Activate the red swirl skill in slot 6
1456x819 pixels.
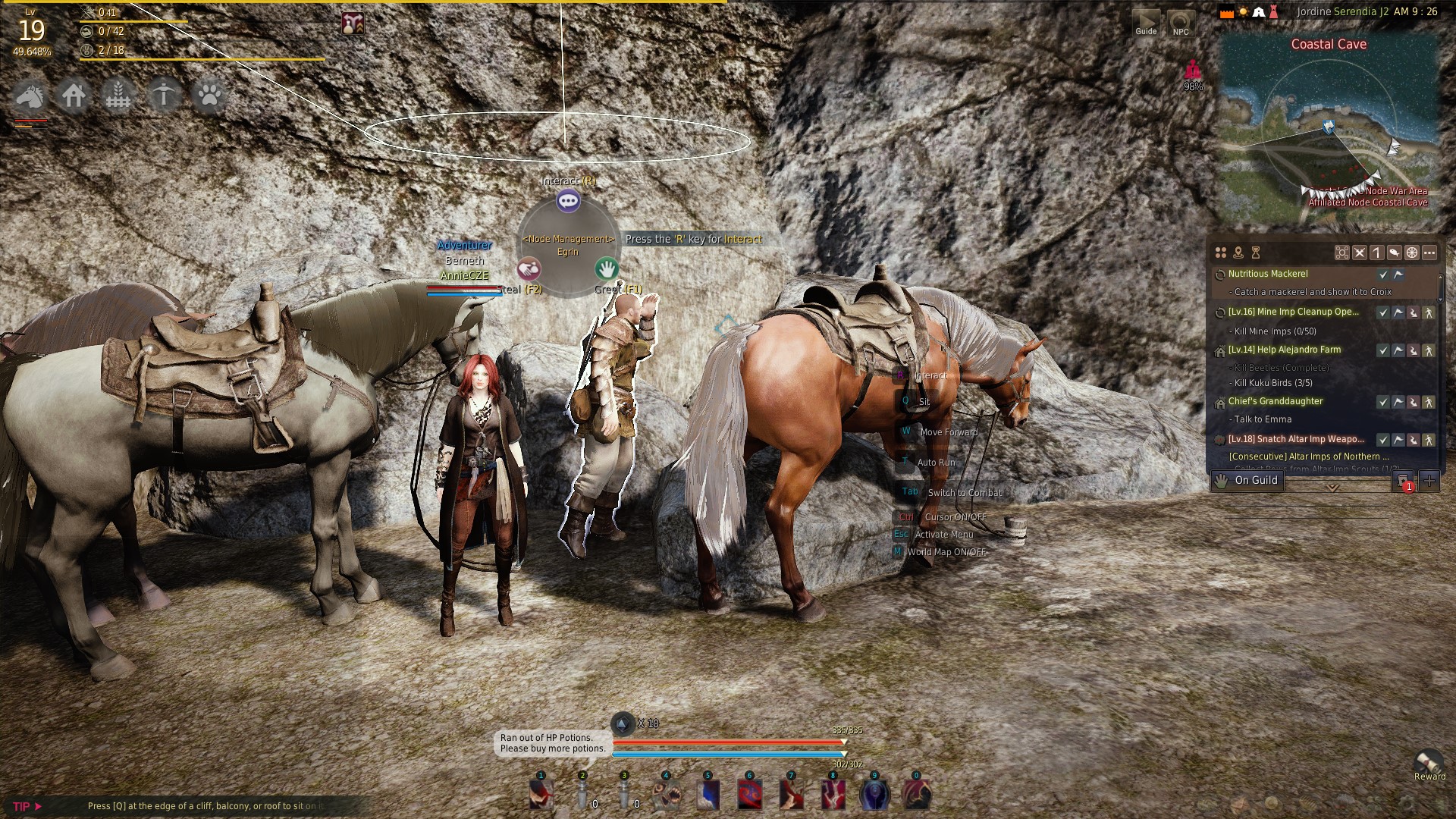[750, 795]
